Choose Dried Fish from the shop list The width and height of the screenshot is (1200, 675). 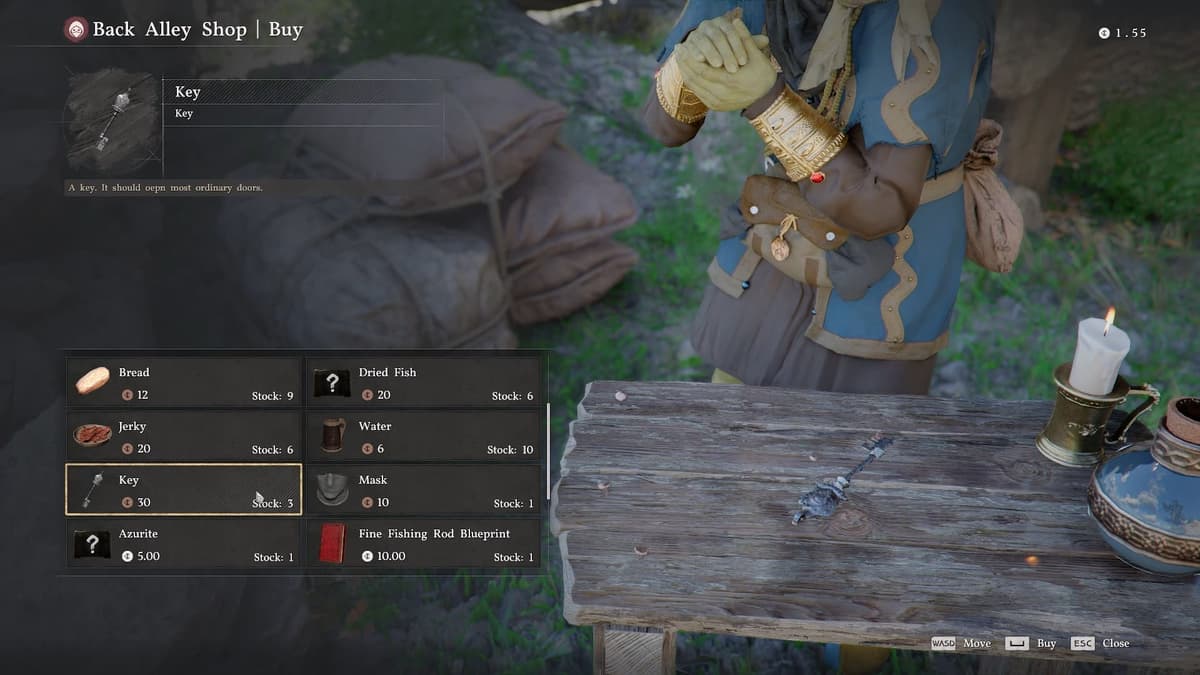(x=423, y=382)
